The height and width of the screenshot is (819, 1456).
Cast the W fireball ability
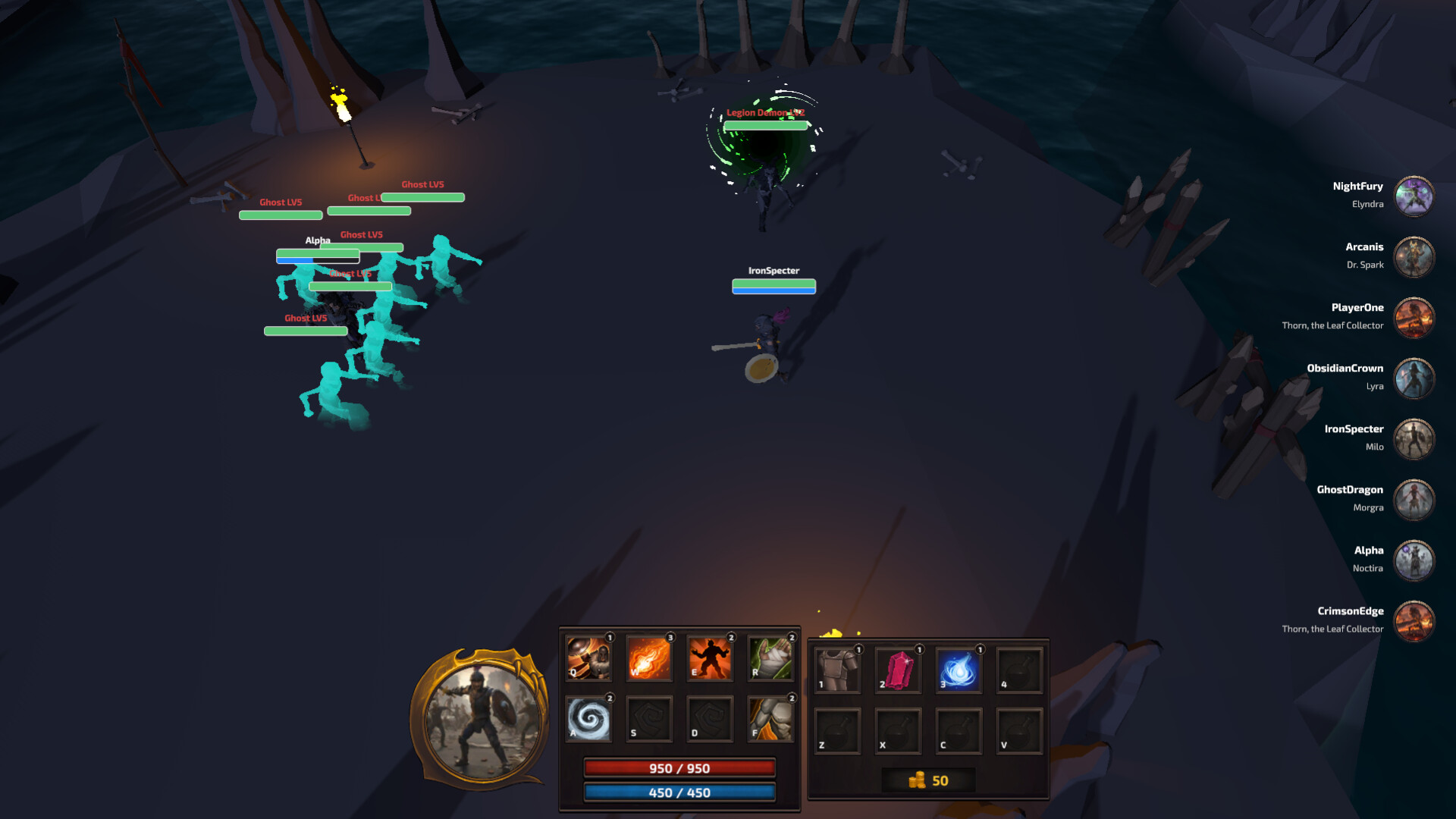(x=649, y=659)
